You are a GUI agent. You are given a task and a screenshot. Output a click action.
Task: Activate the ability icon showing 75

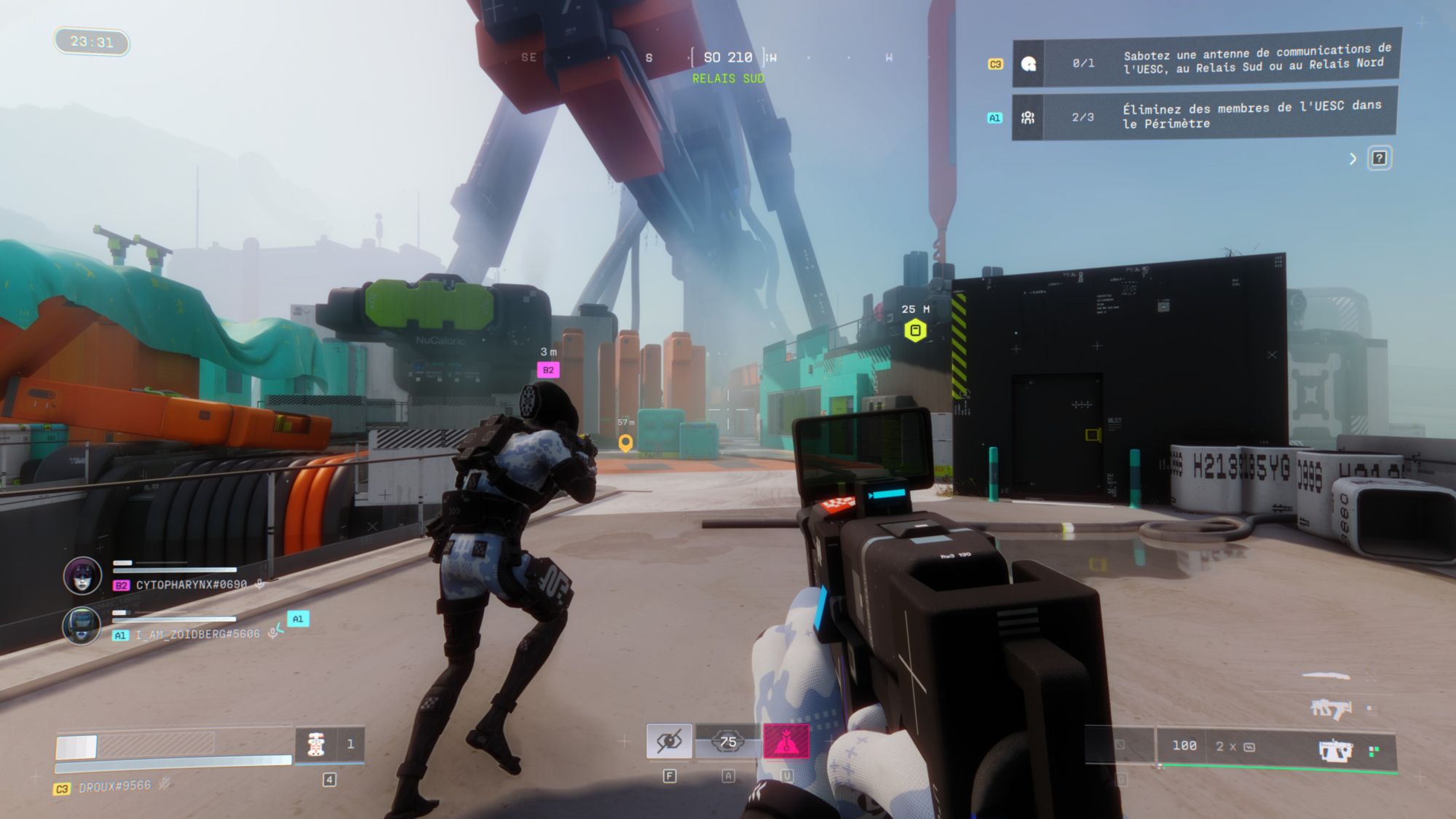(x=727, y=742)
